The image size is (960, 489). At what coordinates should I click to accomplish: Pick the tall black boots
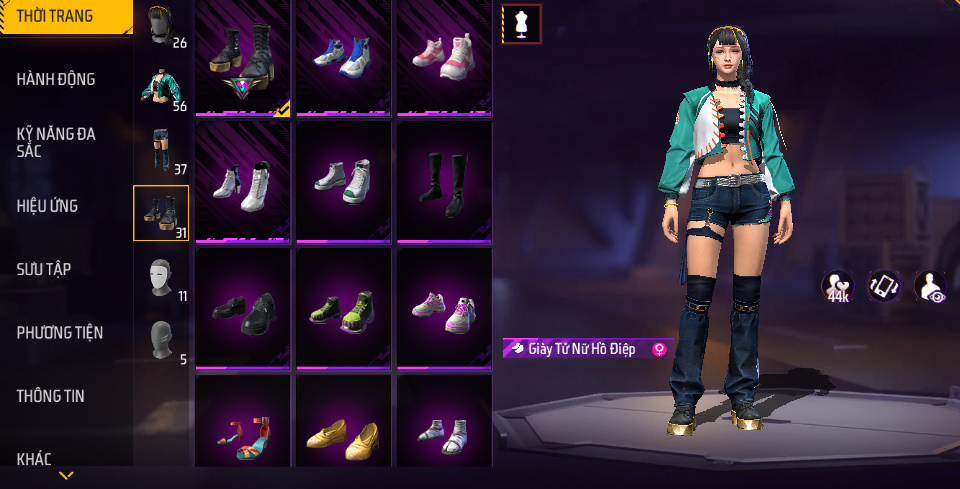tap(443, 182)
